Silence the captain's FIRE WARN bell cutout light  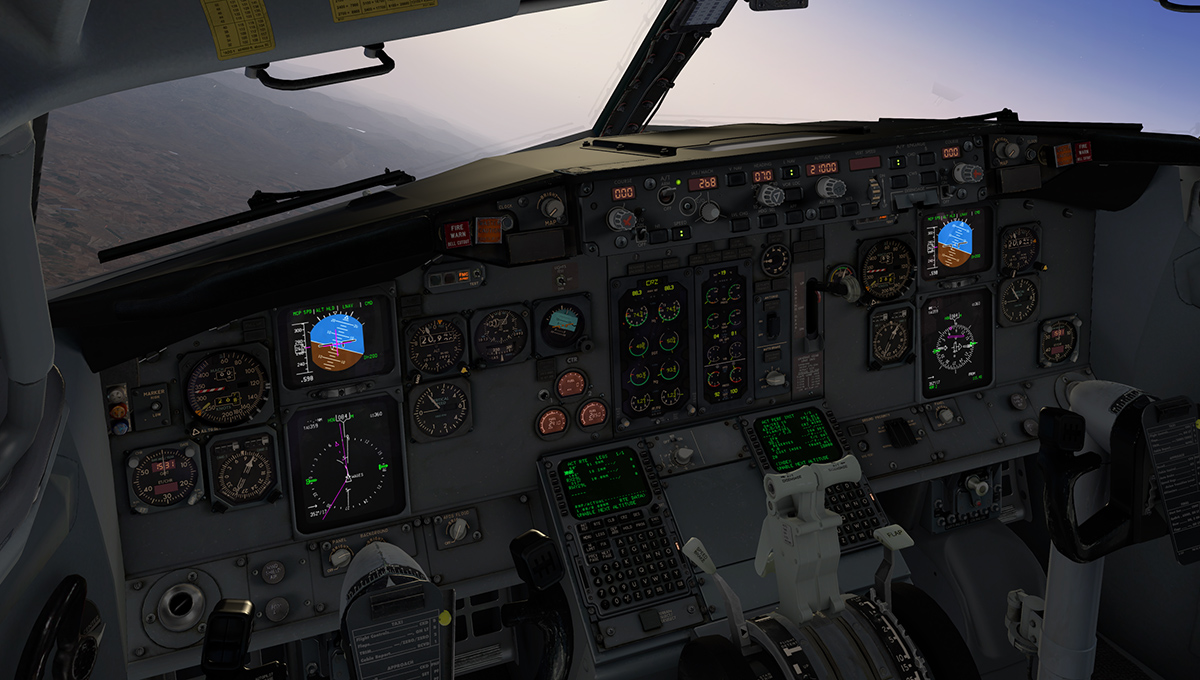(x=458, y=234)
